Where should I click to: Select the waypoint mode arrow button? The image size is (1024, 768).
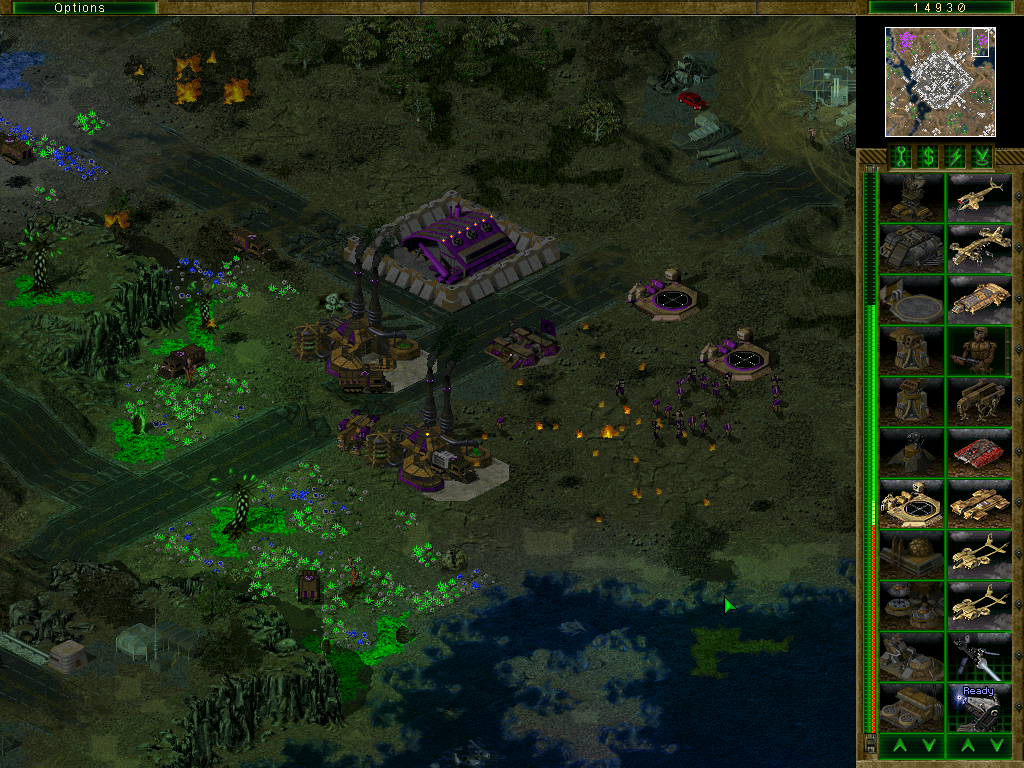(x=982, y=156)
